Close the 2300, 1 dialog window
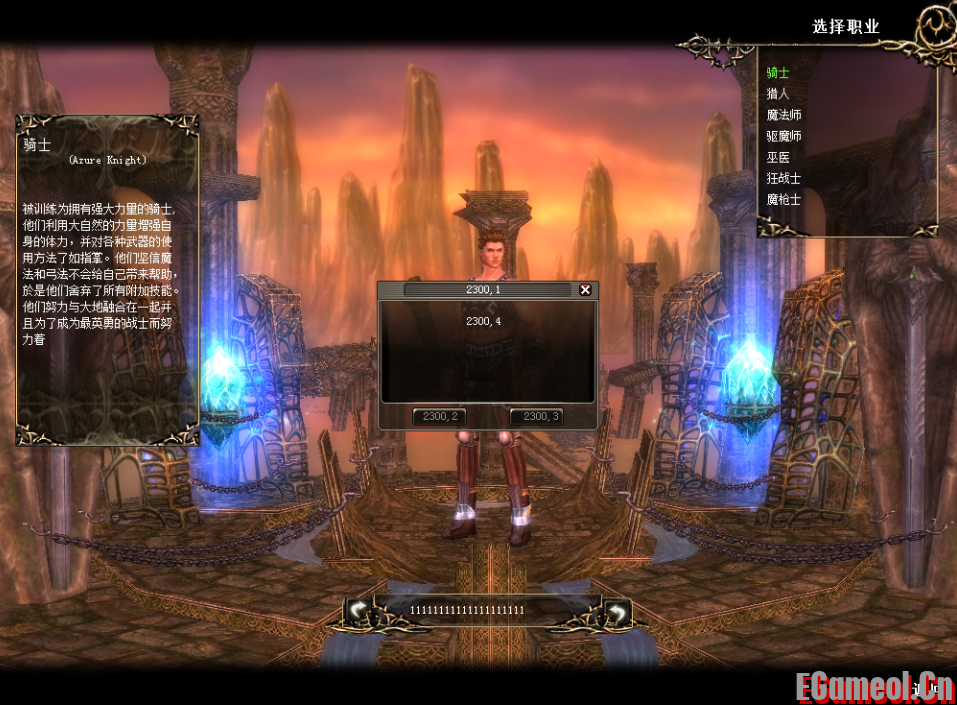The width and height of the screenshot is (957, 705). pos(585,290)
